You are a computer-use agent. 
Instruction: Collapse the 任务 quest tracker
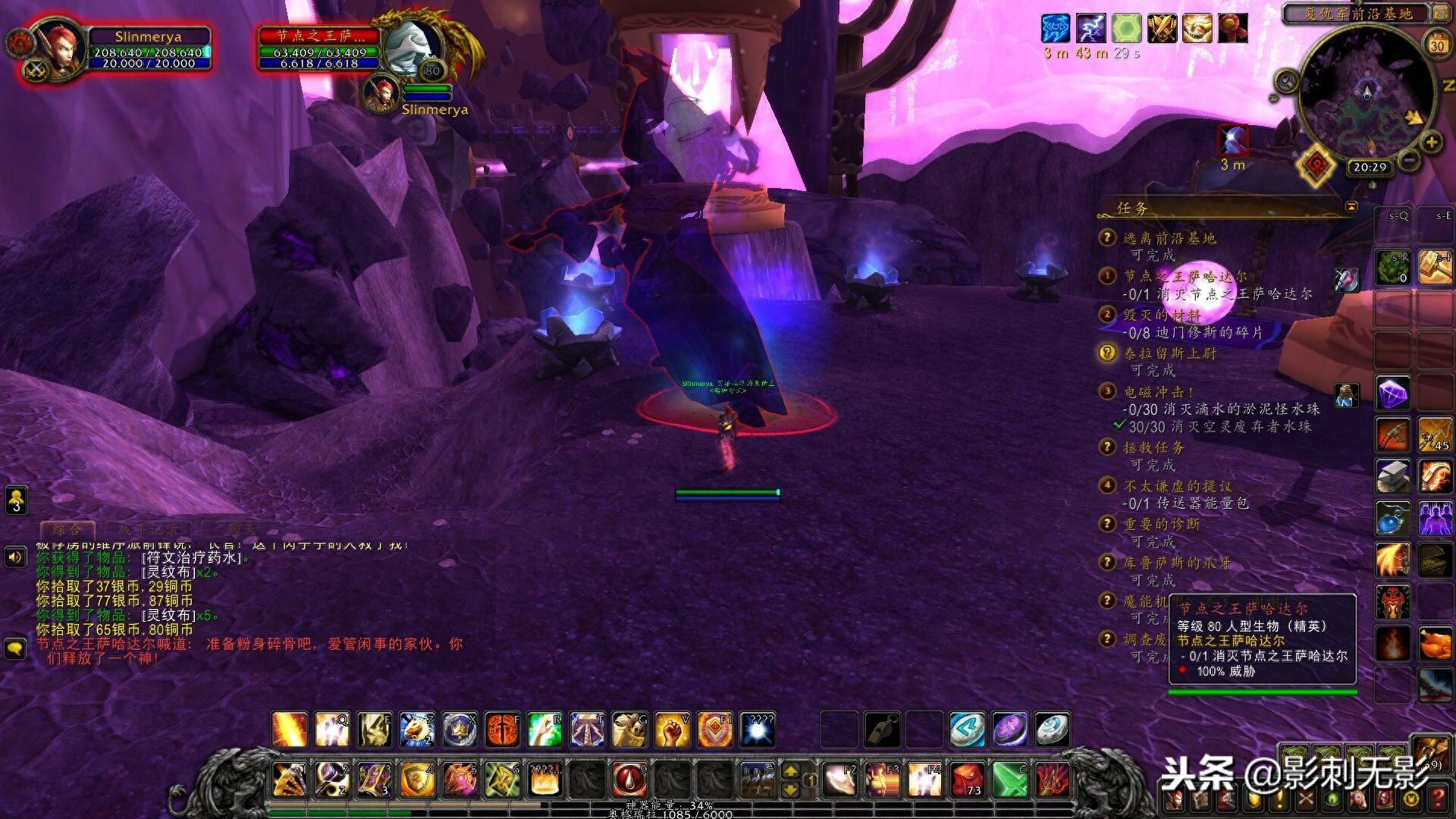click(x=1351, y=206)
